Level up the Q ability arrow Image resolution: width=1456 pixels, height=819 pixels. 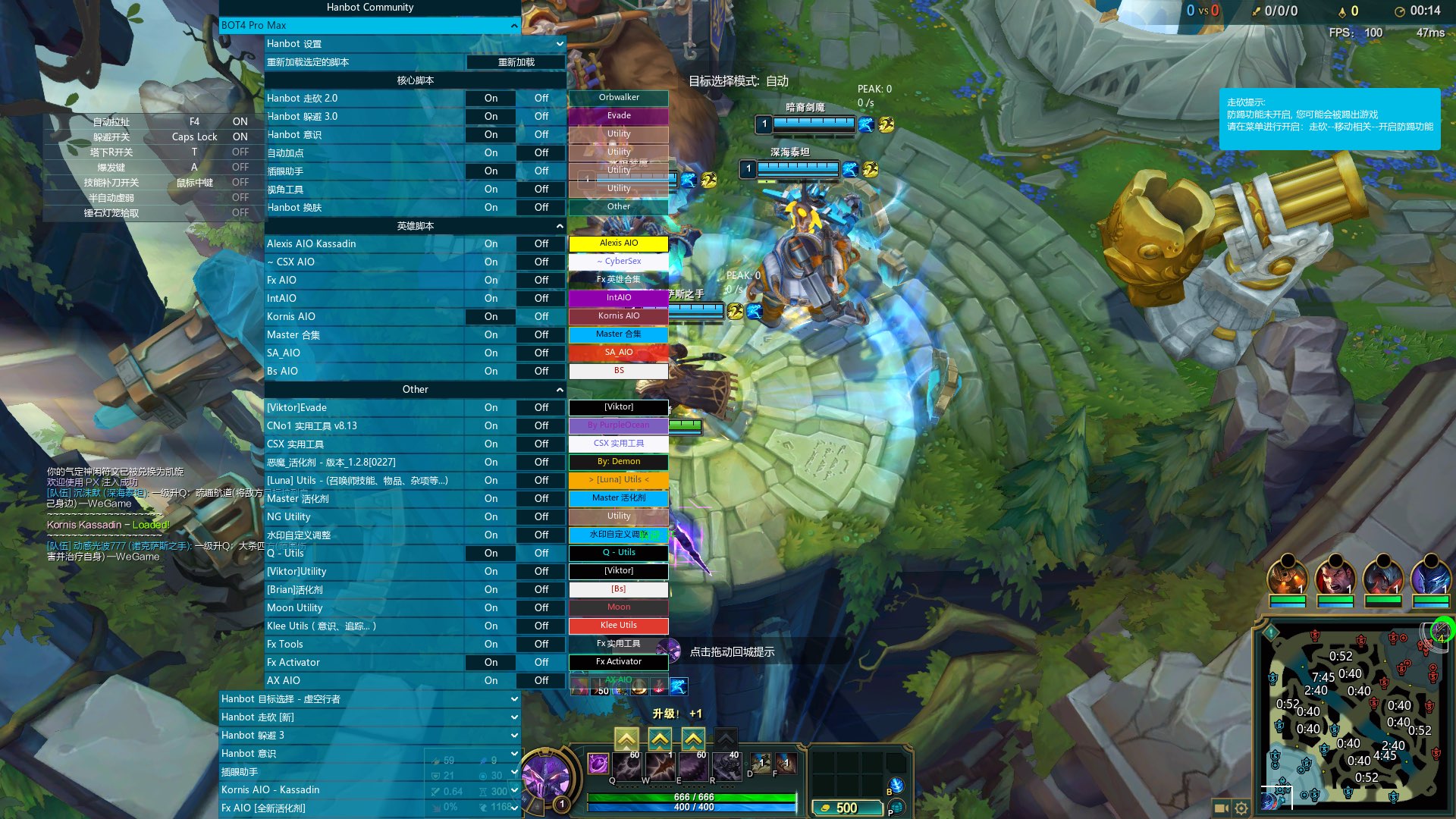click(626, 739)
